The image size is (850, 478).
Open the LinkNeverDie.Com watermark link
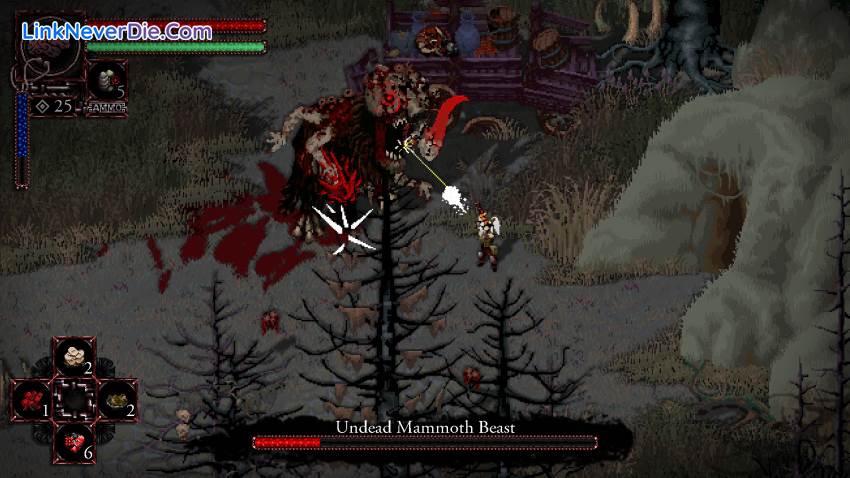click(x=116, y=31)
